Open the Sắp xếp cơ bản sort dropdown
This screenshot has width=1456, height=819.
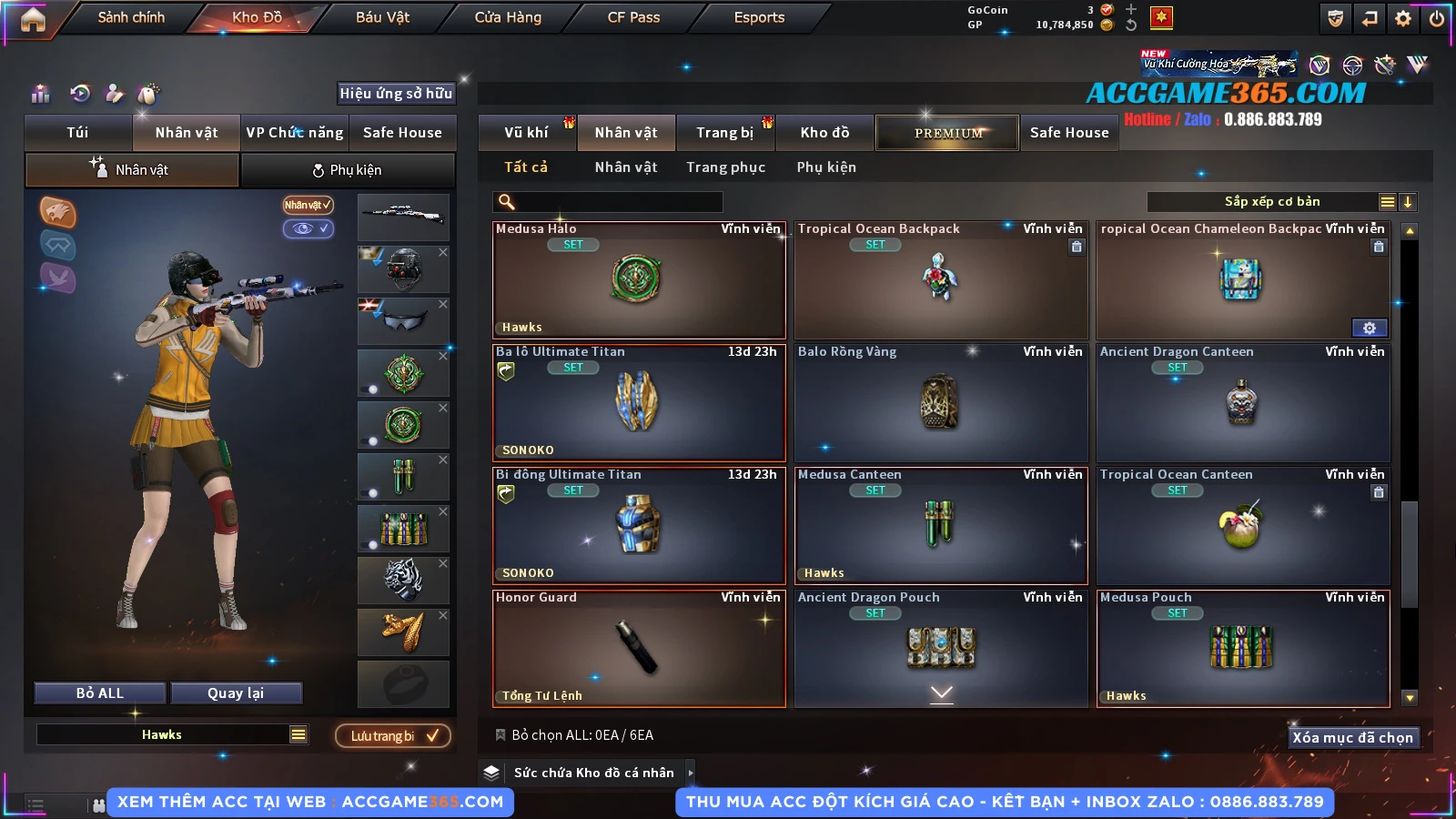point(1271,202)
